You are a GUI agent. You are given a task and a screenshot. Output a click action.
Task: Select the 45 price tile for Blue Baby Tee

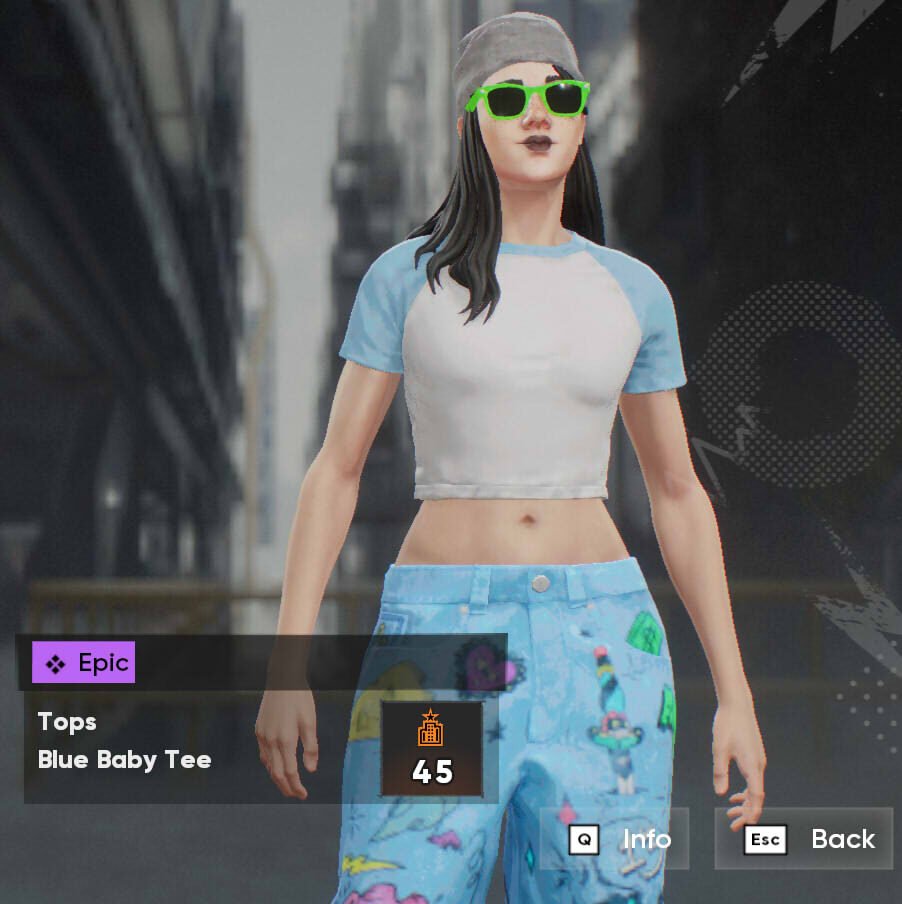[x=432, y=749]
